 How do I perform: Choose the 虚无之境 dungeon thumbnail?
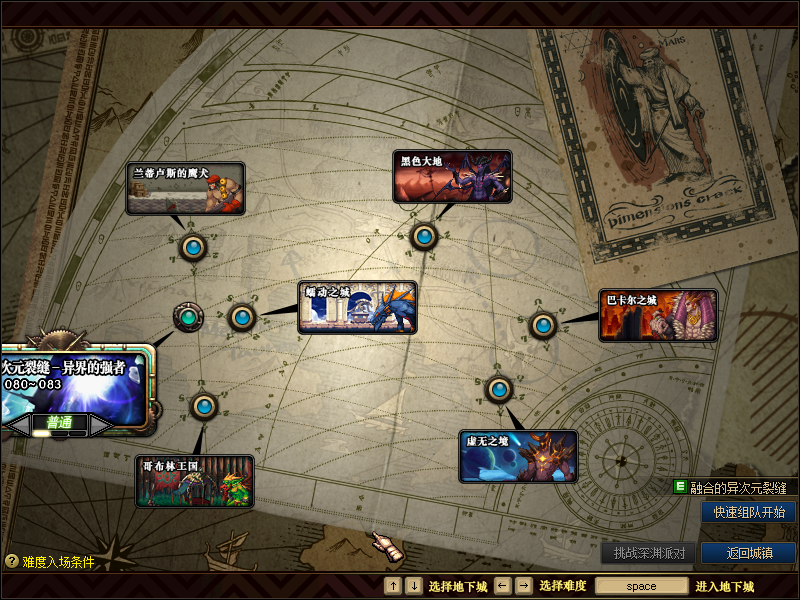(x=518, y=456)
